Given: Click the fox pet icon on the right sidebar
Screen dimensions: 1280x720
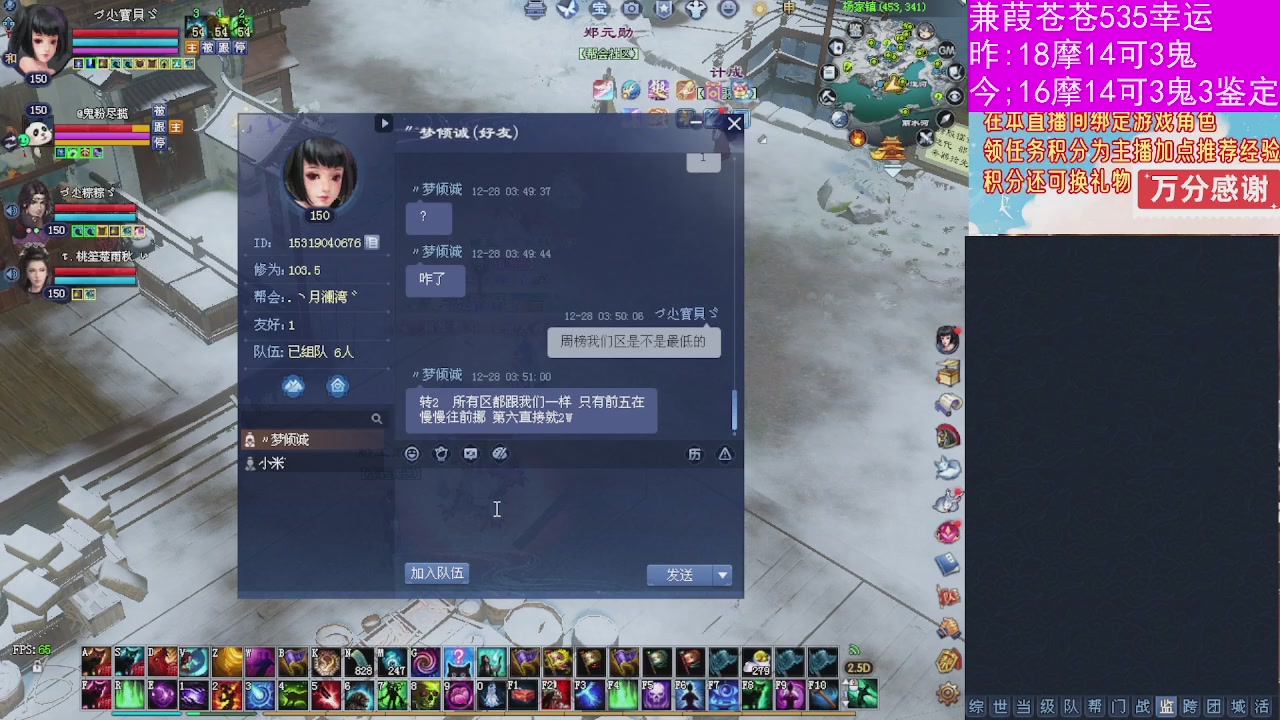Looking at the screenshot, I should click(946, 470).
